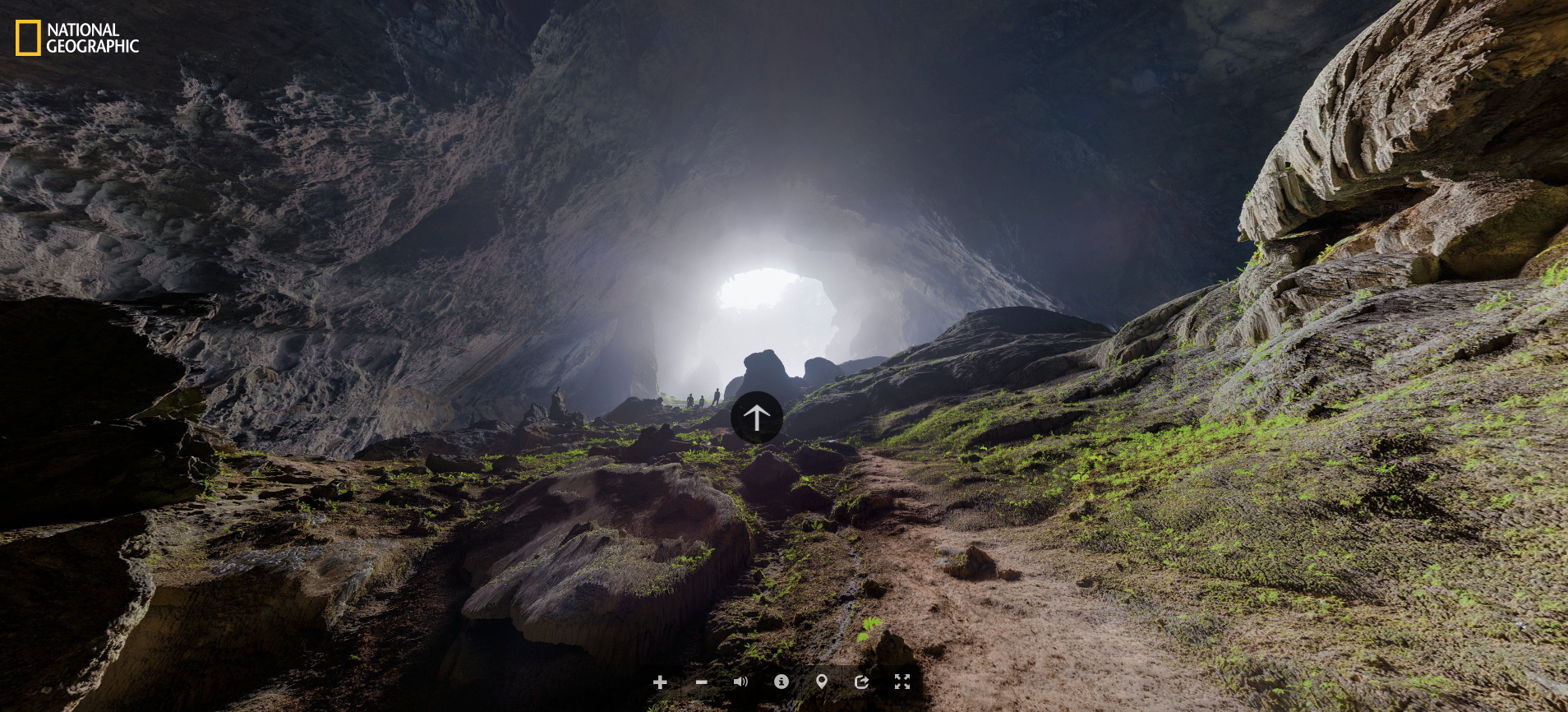This screenshot has height=712, width=1568.
Task: Open the info panel icon
Action: click(782, 682)
